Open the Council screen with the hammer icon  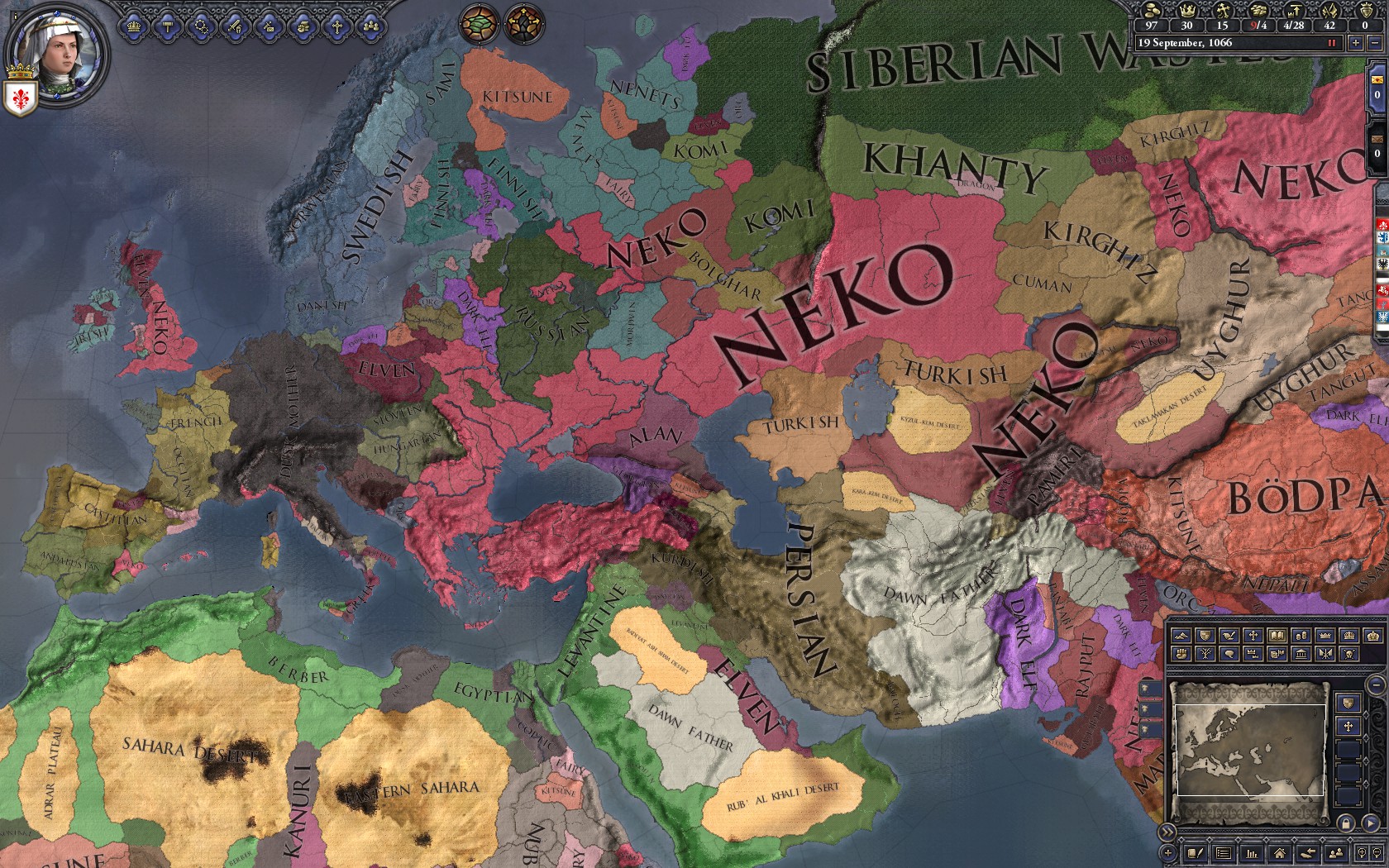coord(168,27)
